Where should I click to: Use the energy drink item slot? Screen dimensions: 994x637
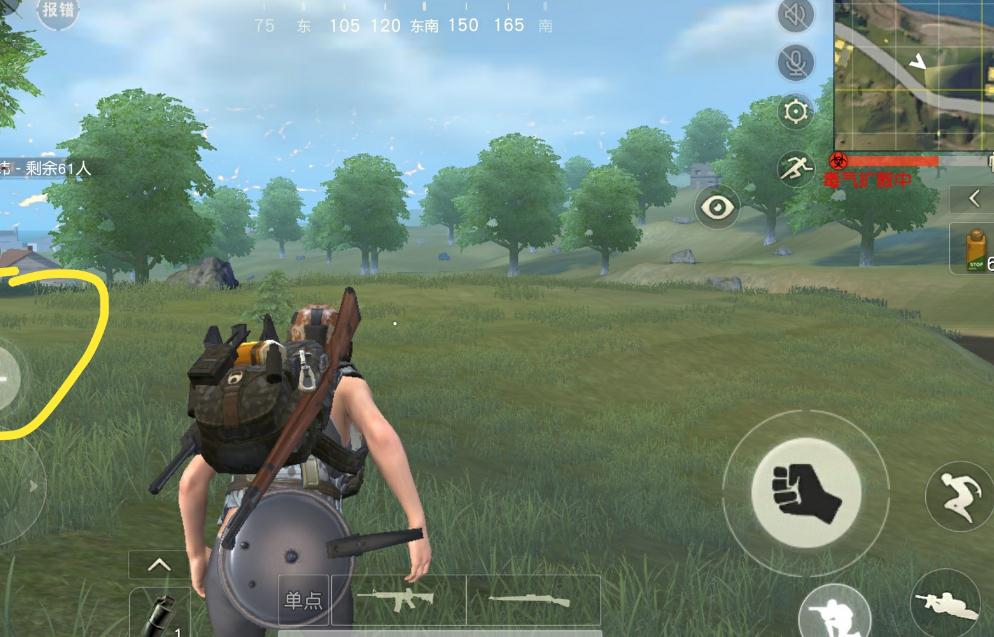click(x=973, y=249)
